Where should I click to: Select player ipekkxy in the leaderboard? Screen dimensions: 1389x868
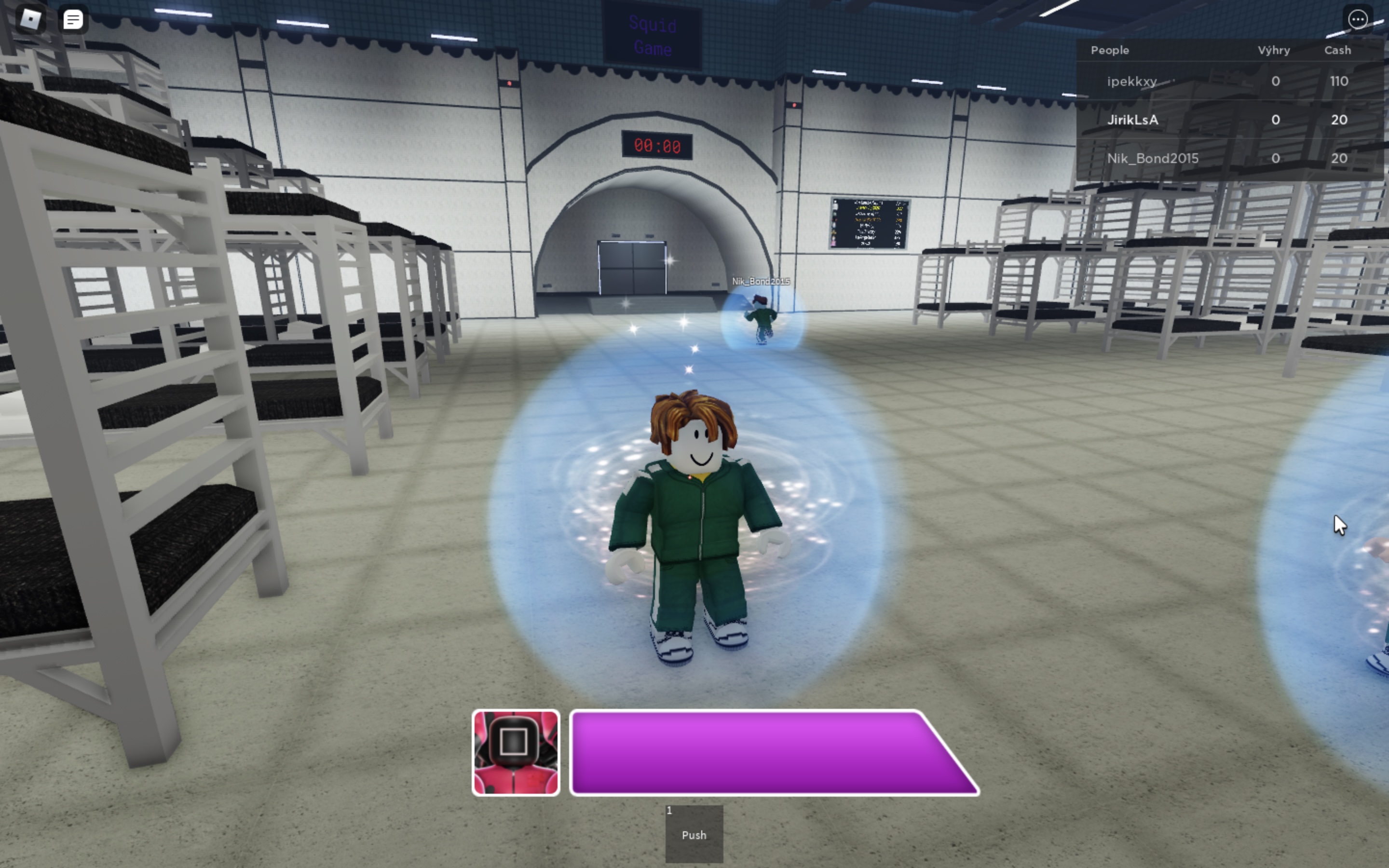[1132, 81]
